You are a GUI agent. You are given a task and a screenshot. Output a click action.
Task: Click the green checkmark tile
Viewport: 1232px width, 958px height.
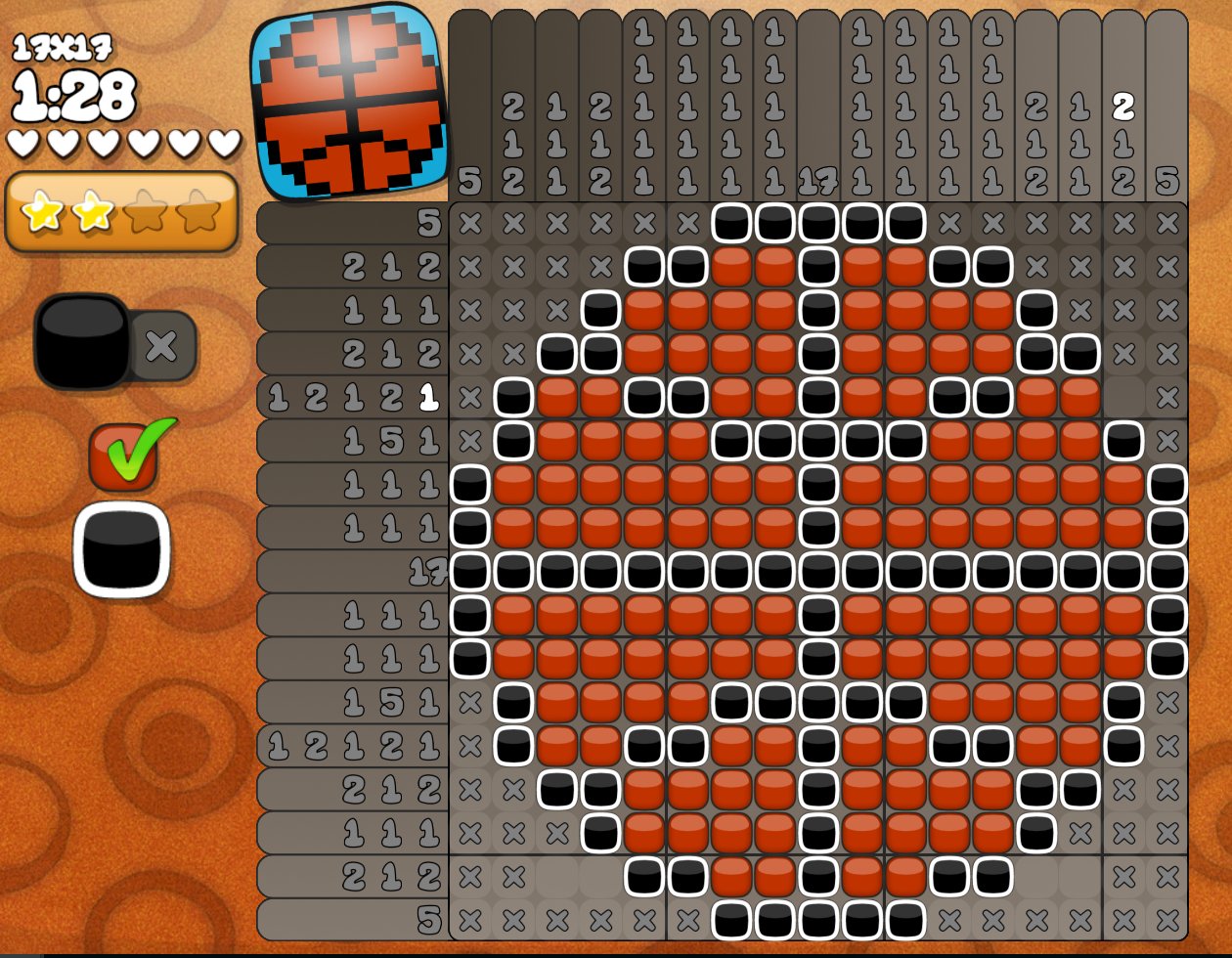(x=124, y=456)
